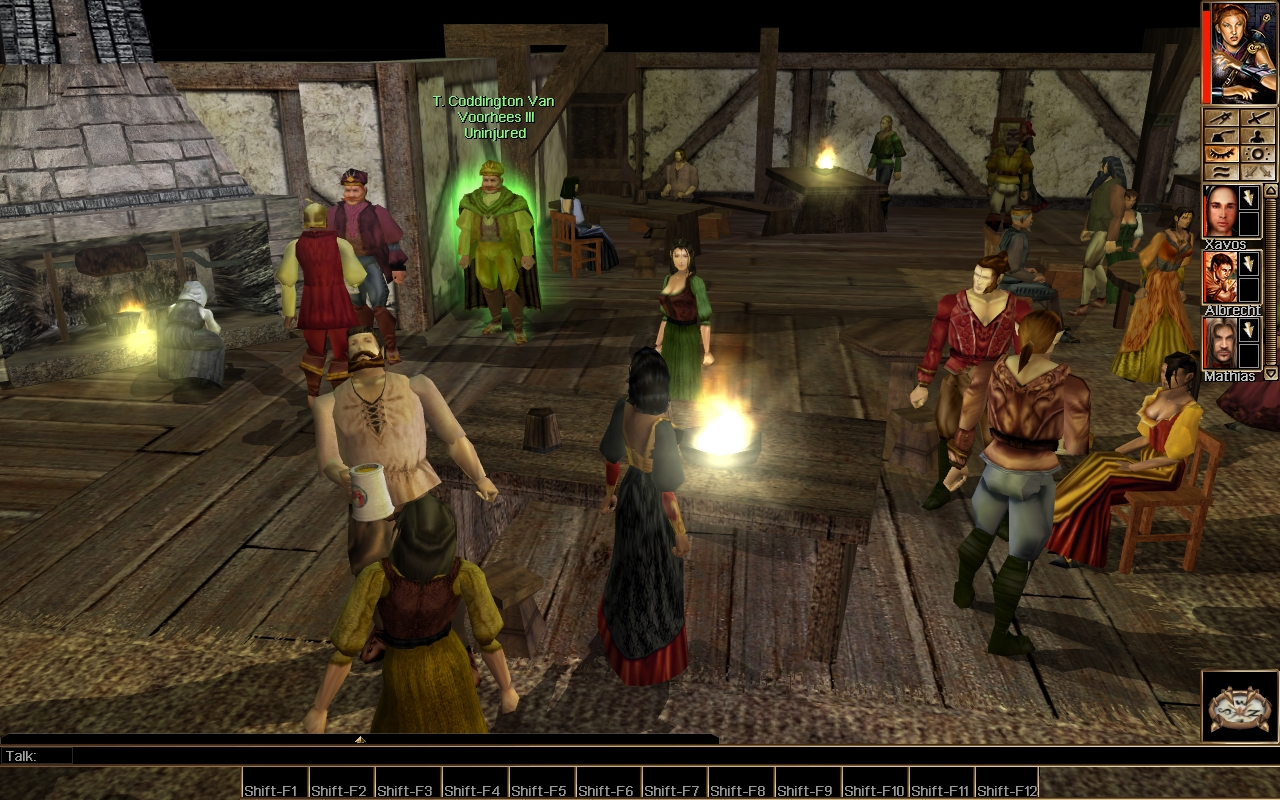This screenshot has height=800, width=1280.
Task: Select the Albrecht party portrait
Action: coord(1219,277)
